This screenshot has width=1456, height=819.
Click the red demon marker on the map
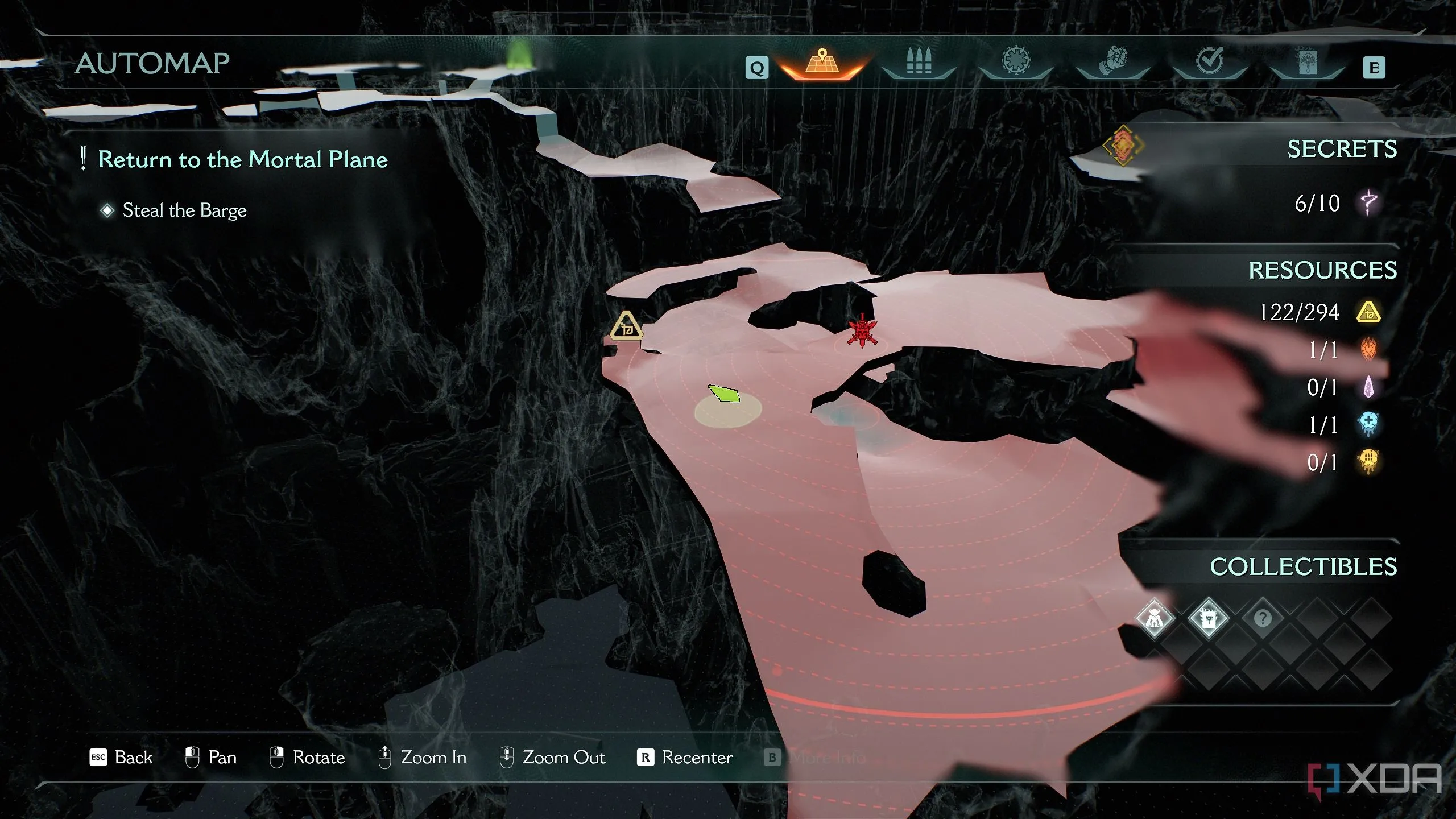(862, 331)
